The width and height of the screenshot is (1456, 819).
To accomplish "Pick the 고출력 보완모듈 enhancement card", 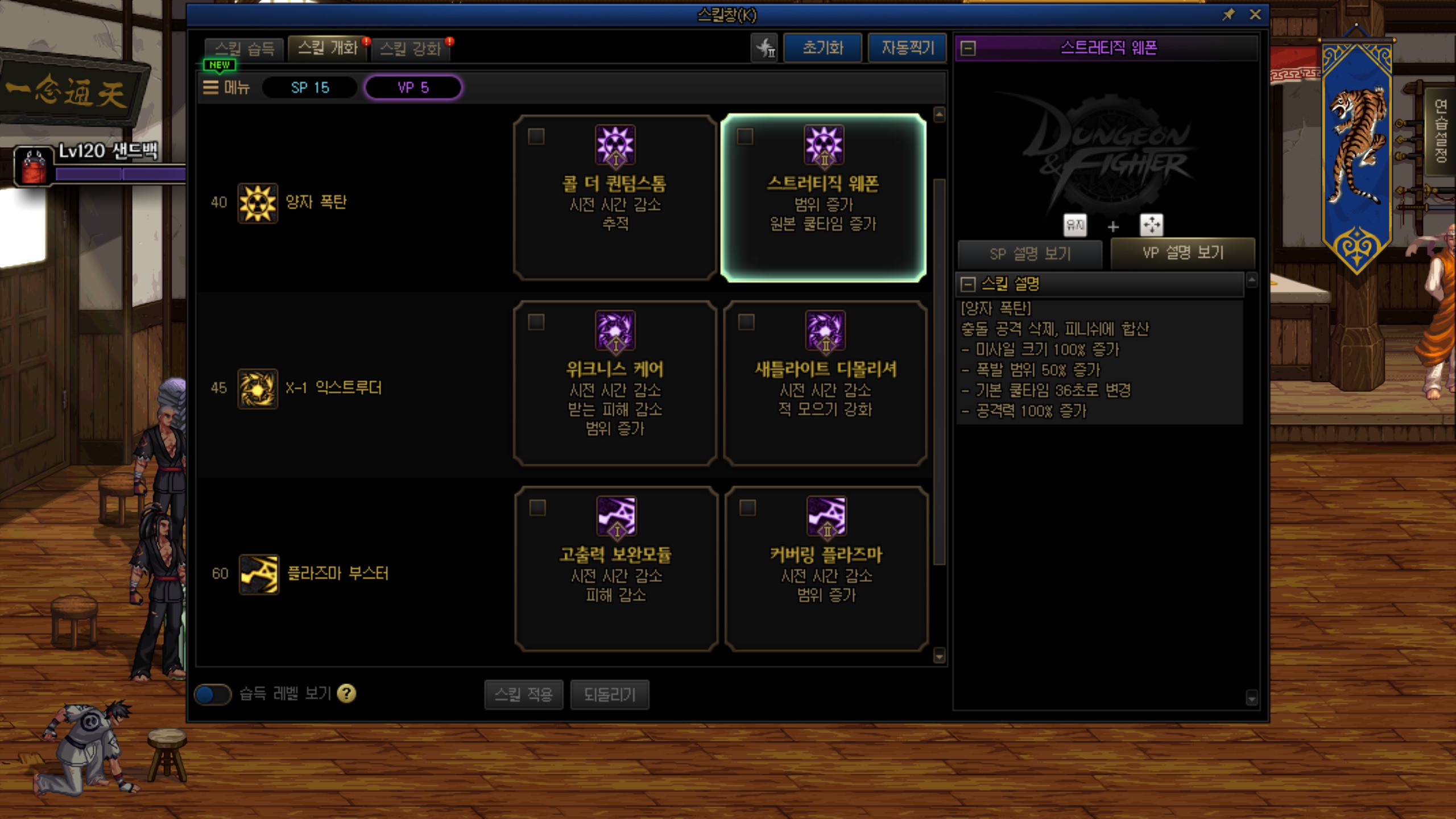I will coord(616,569).
